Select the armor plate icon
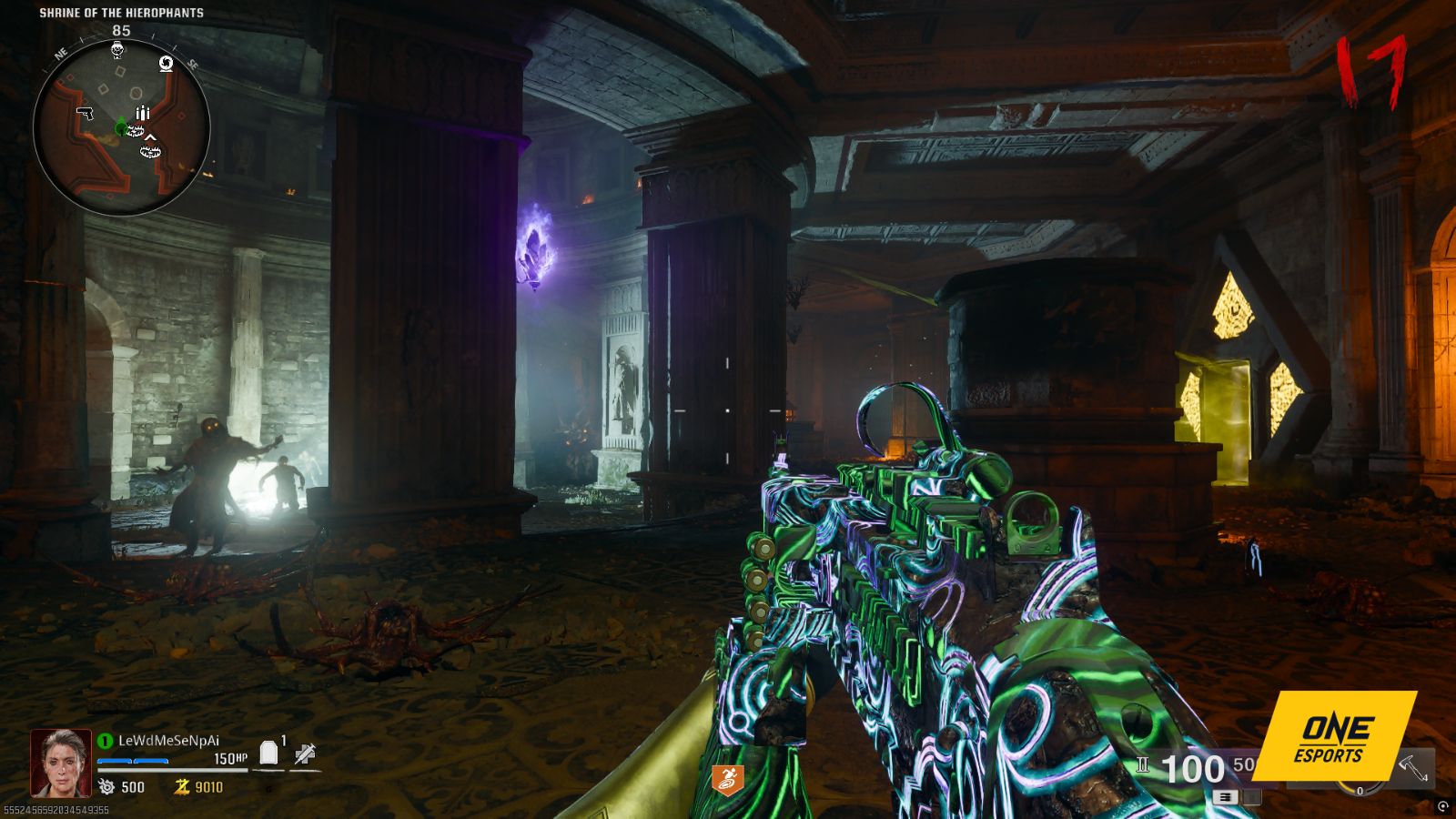This screenshot has width=1456, height=819. [x=268, y=753]
